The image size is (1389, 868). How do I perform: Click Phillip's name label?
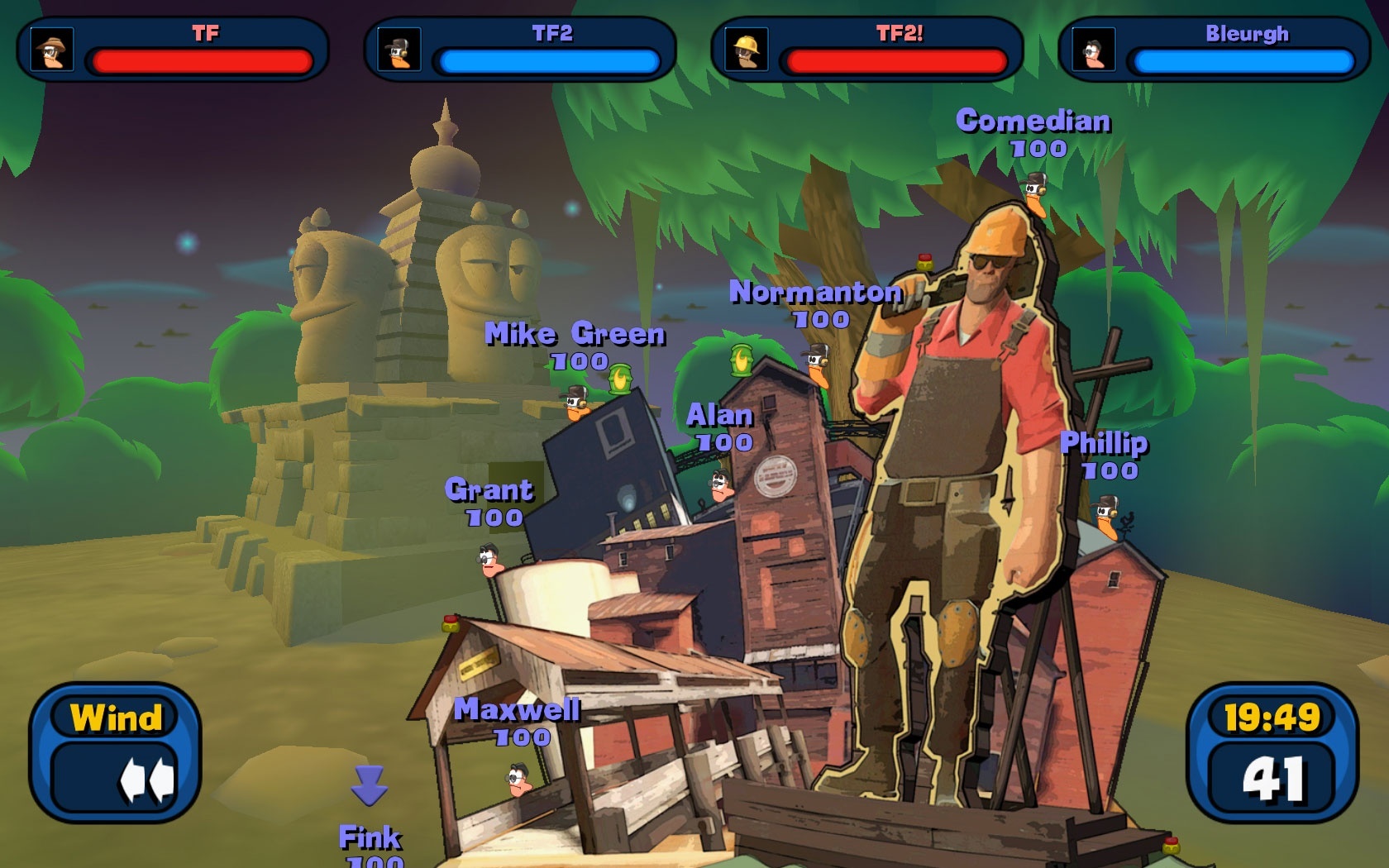click(x=1105, y=444)
